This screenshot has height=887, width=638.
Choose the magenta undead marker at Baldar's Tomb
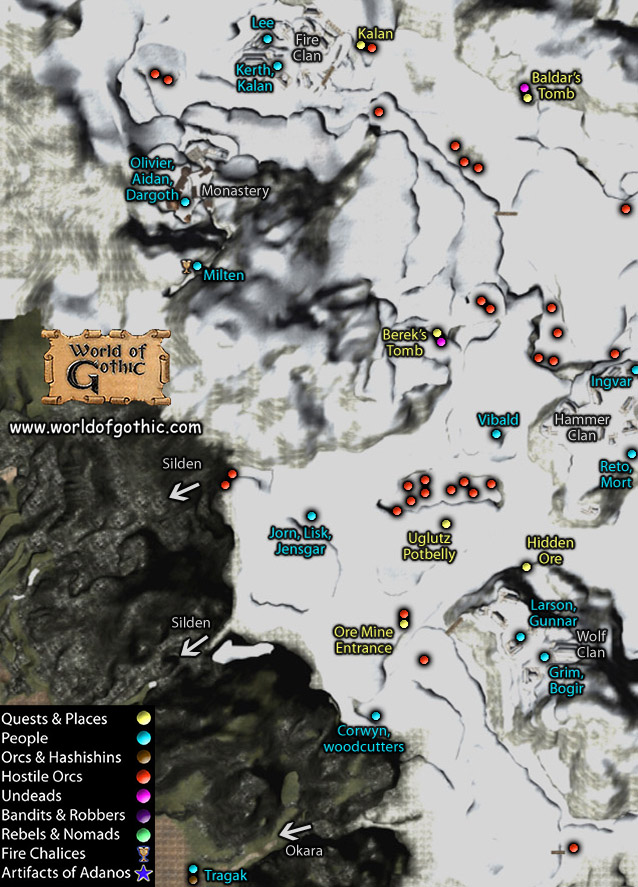[x=524, y=88]
